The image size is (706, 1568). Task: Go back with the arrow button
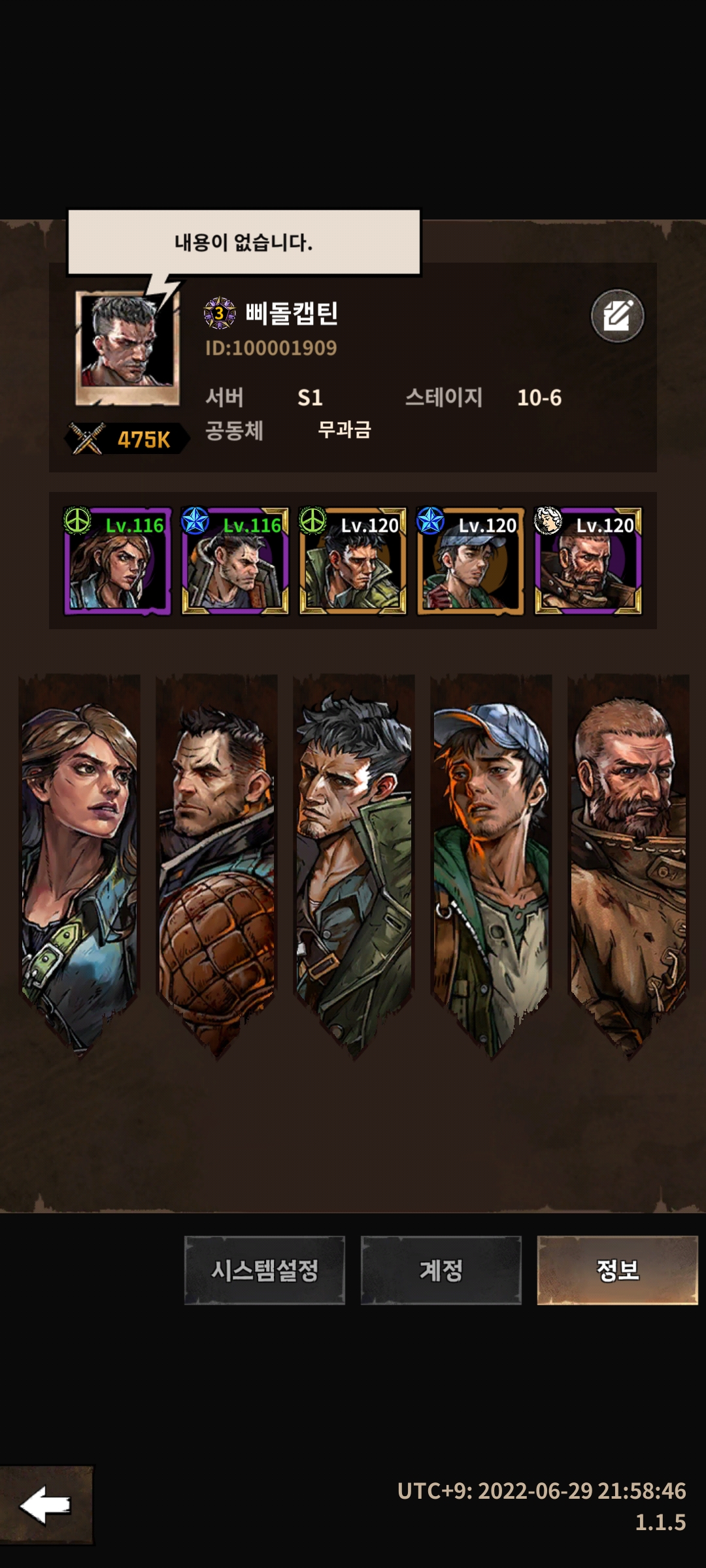(x=46, y=1505)
